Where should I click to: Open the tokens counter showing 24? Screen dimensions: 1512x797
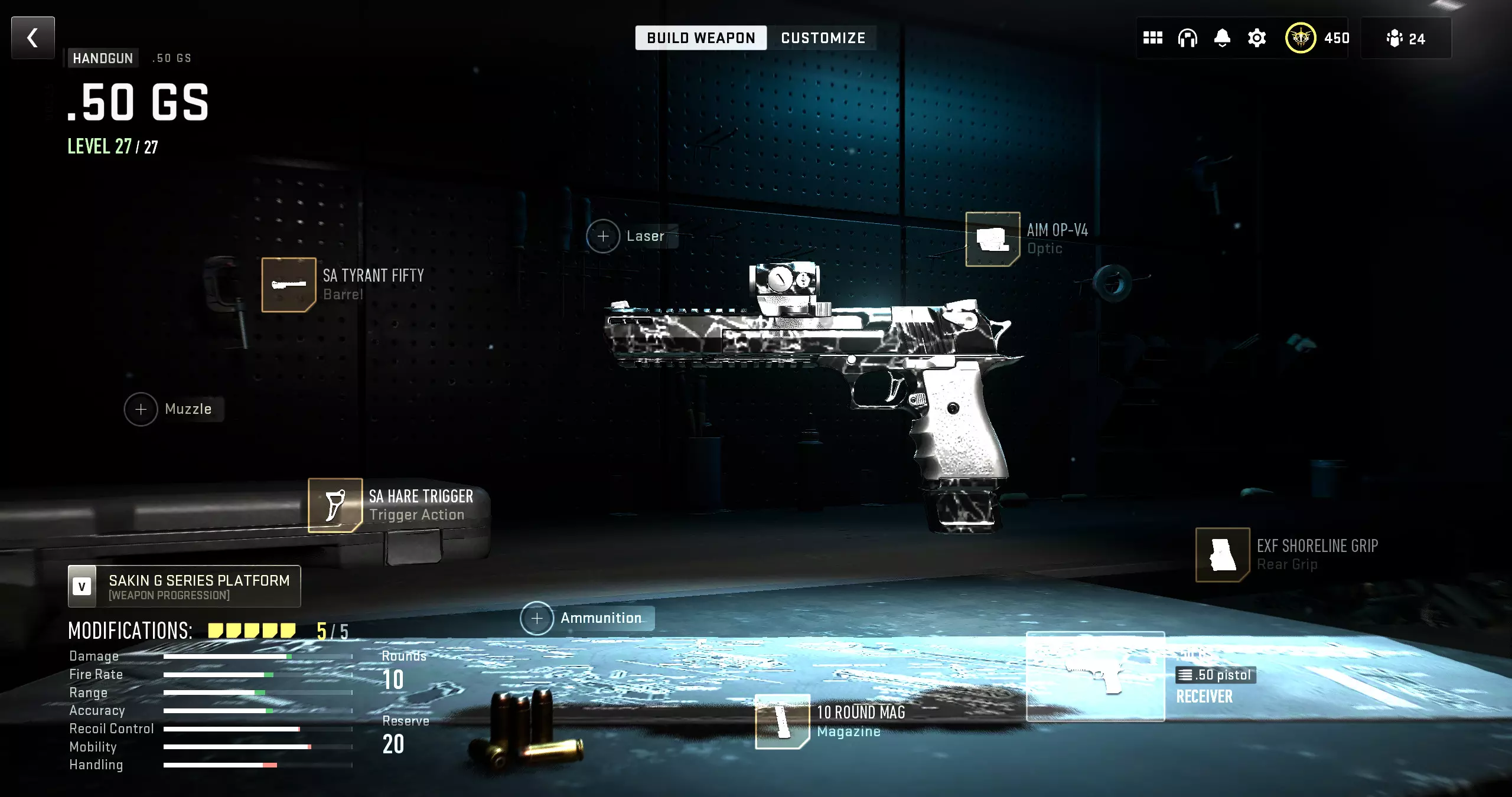tap(1406, 38)
